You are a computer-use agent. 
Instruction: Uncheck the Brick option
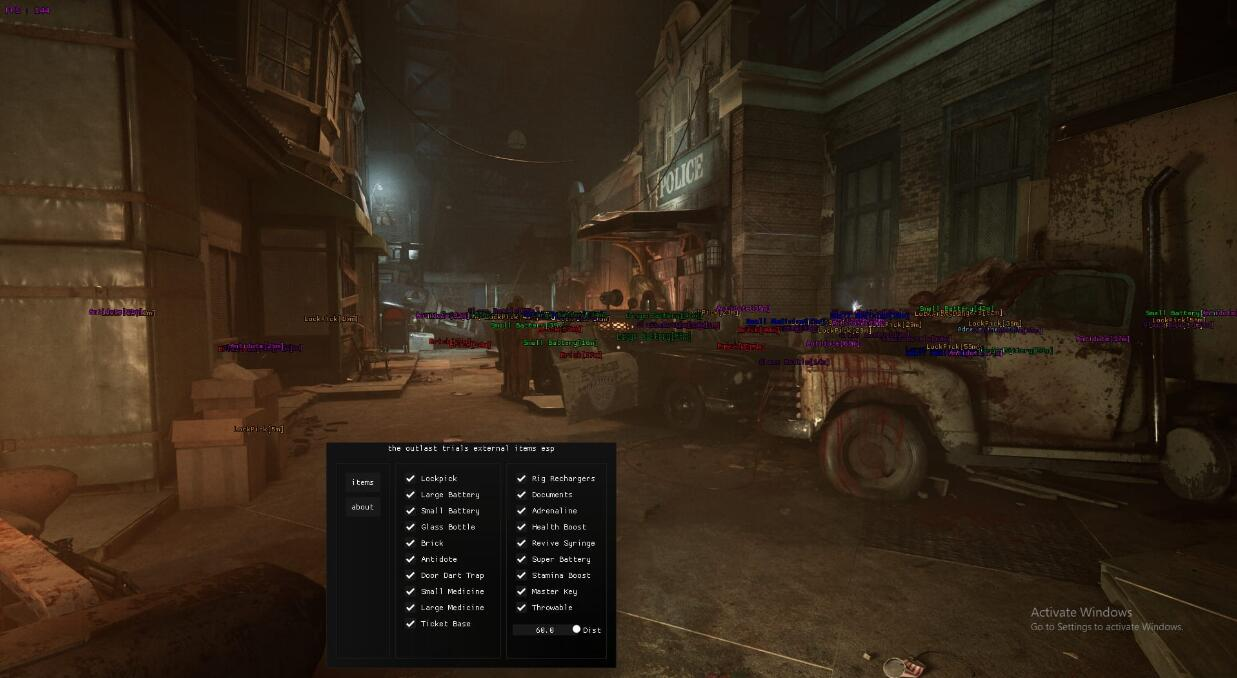[410, 543]
